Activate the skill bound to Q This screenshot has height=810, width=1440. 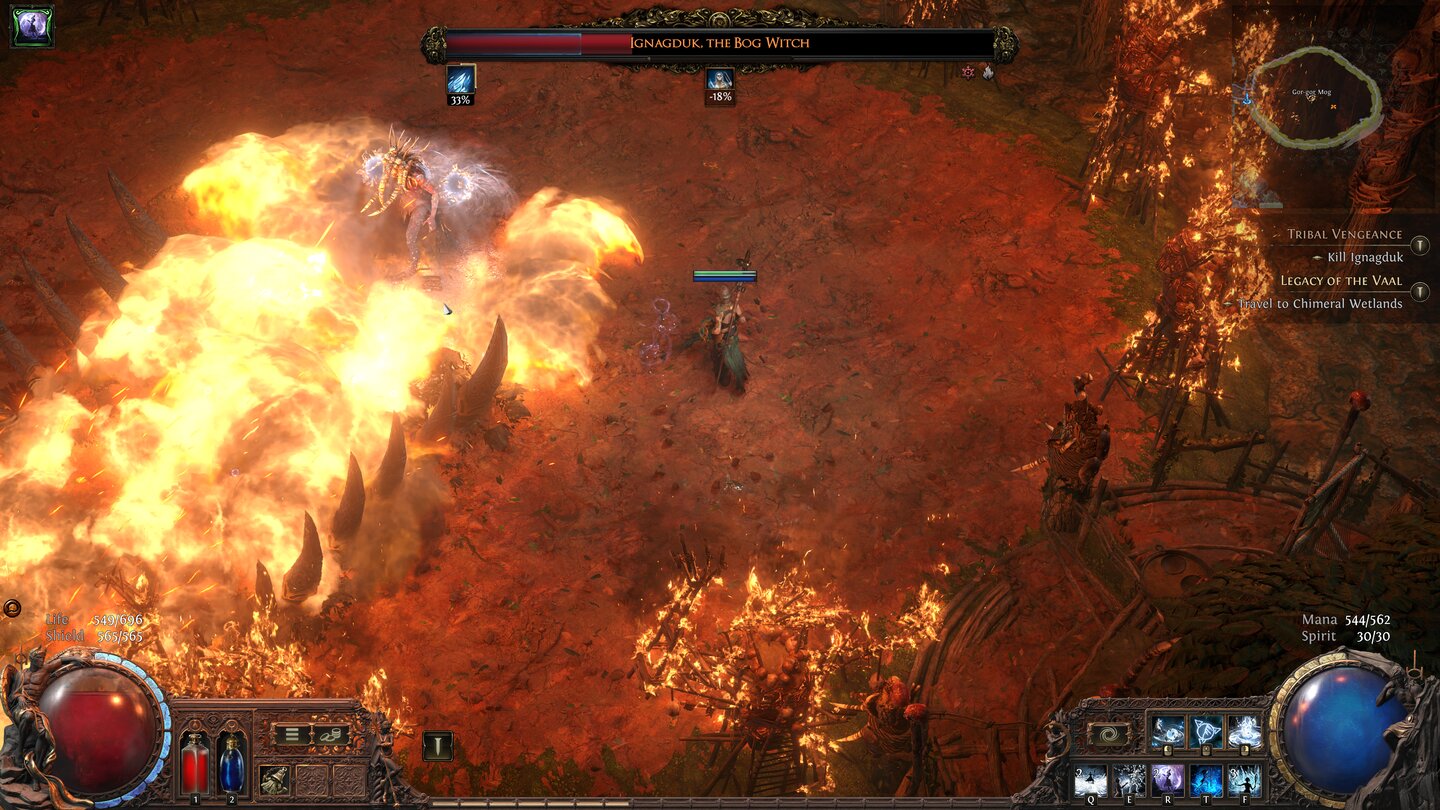1090,779
